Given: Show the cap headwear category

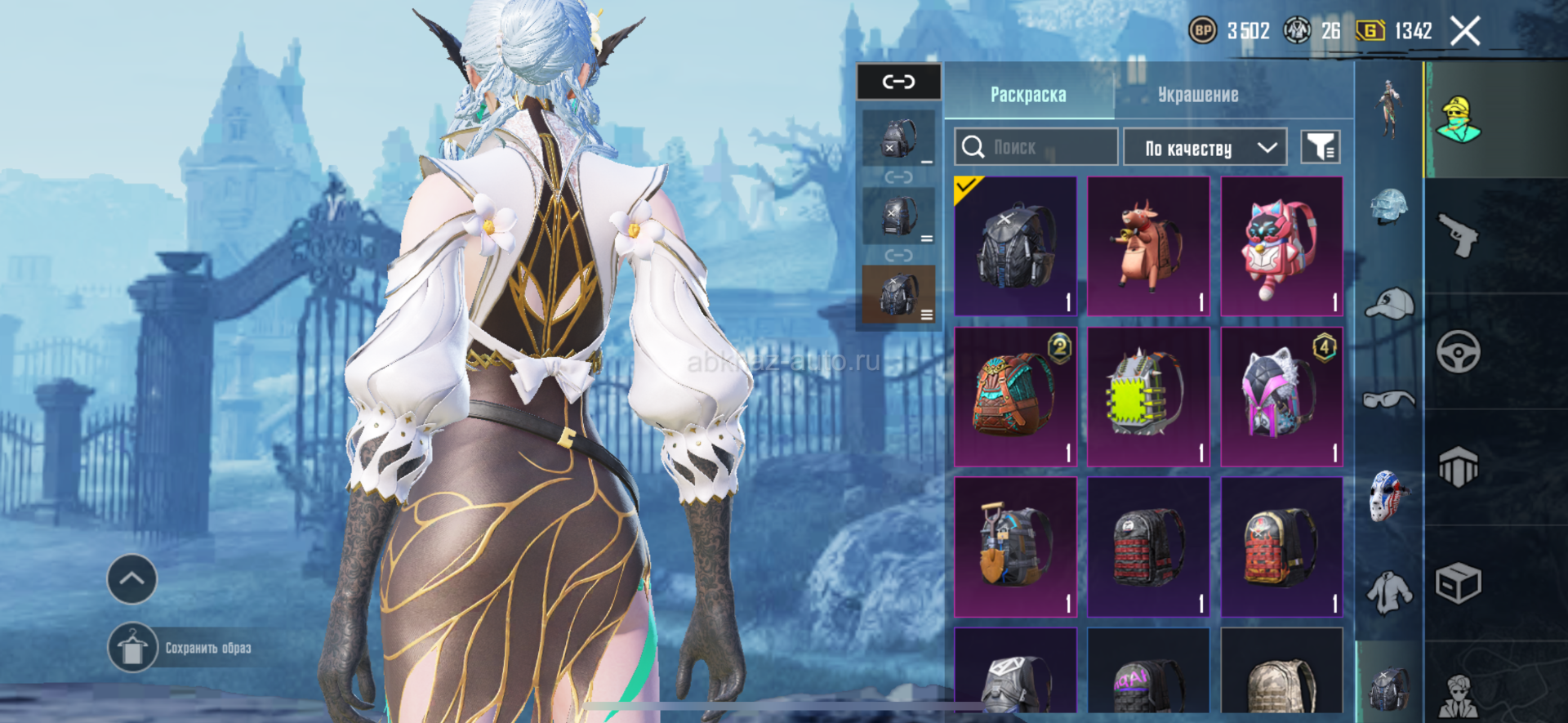Looking at the screenshot, I should click(x=1388, y=303).
